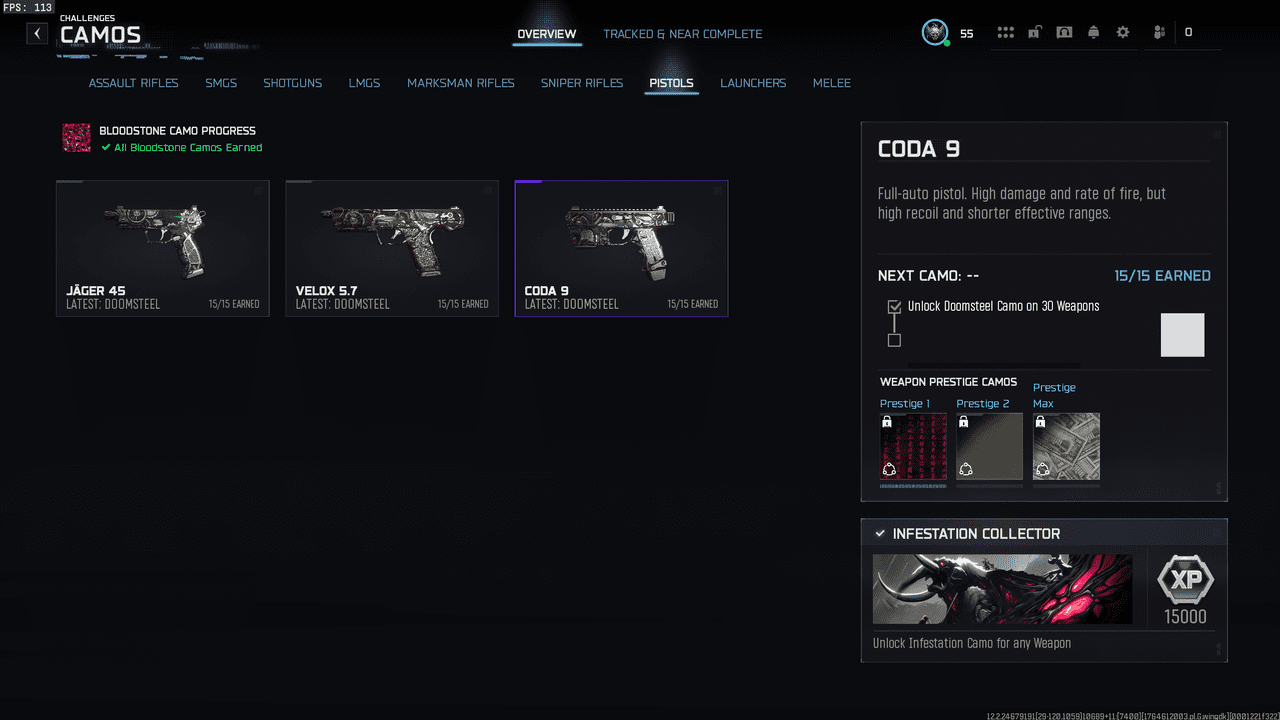Choose the Shotguns category

[x=292, y=83]
